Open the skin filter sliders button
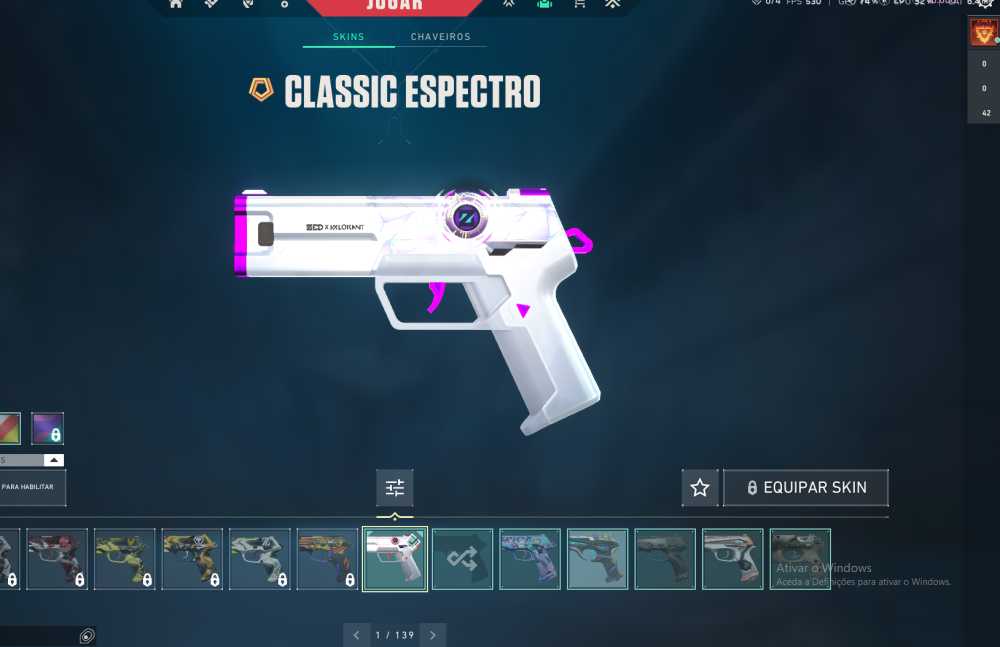Viewport: 1000px width, 647px height. pos(395,488)
